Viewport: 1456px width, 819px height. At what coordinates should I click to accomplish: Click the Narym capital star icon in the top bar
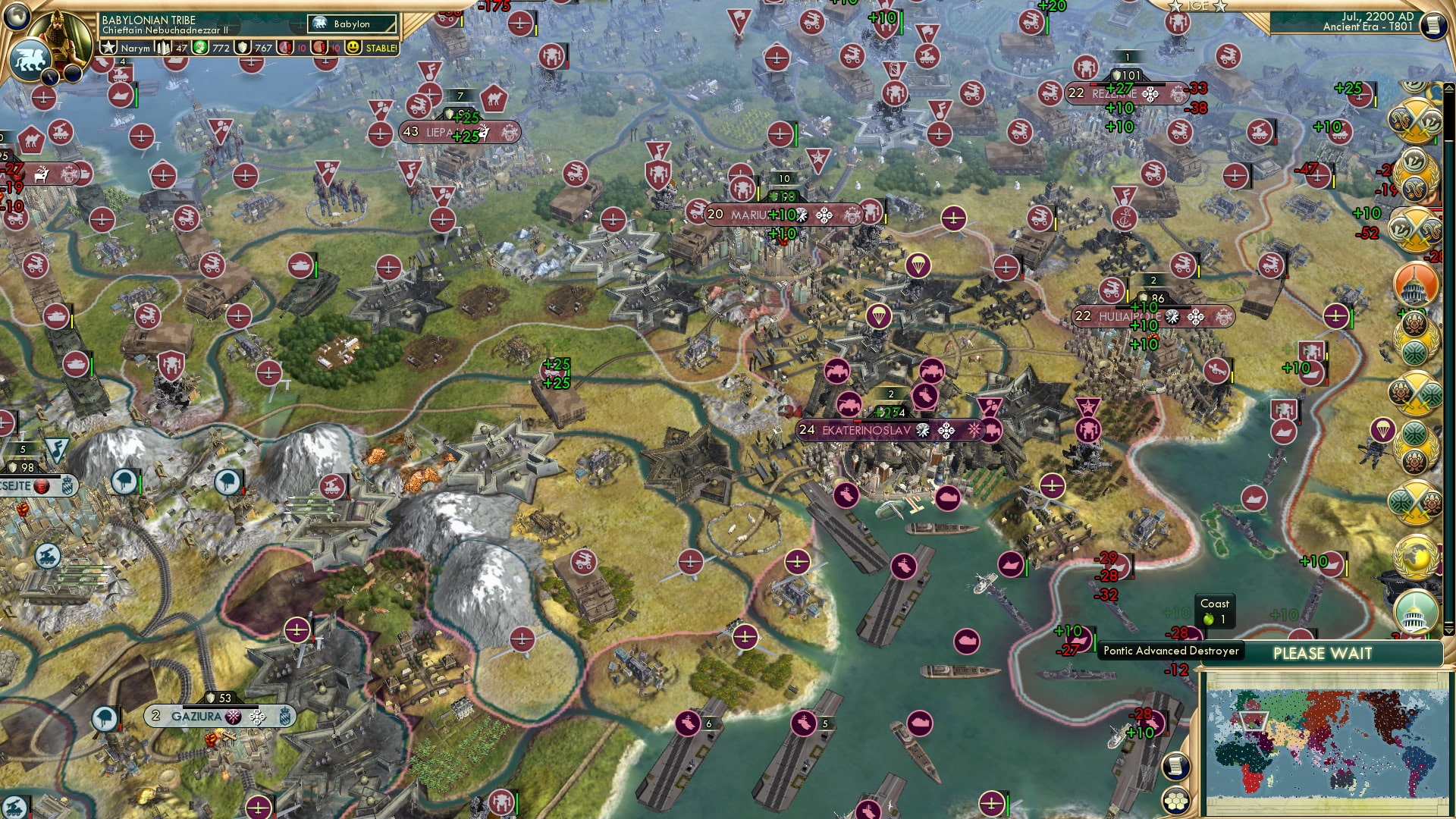coord(108,46)
